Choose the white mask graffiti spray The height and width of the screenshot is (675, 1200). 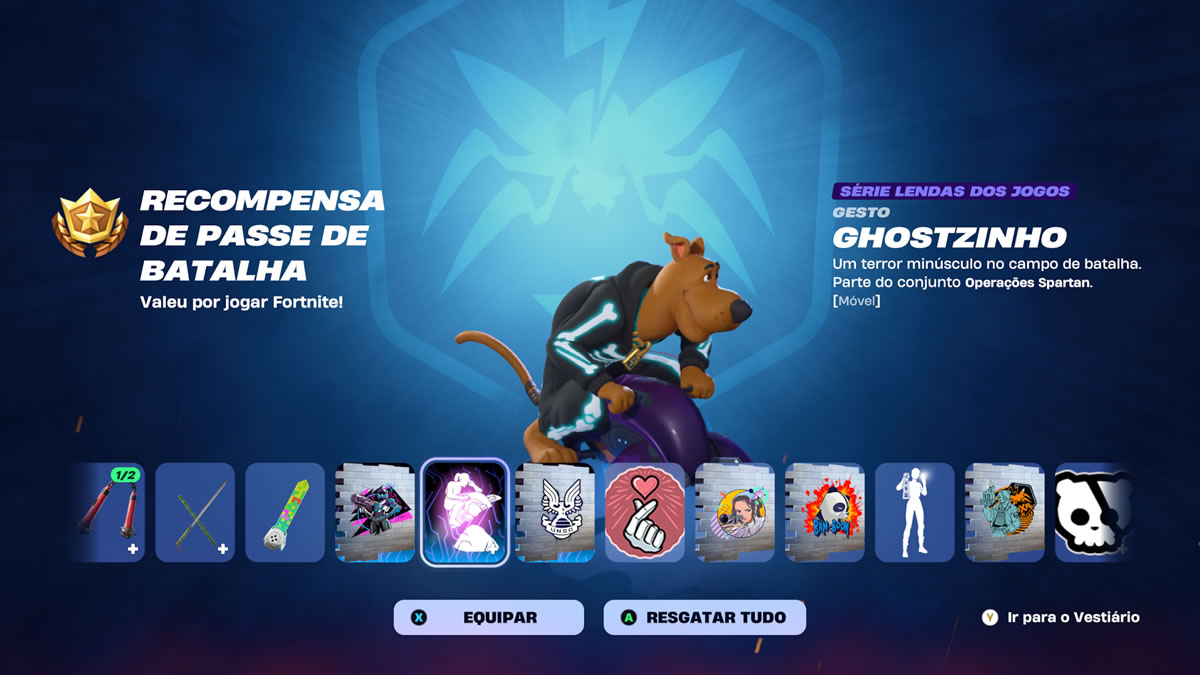click(825, 512)
